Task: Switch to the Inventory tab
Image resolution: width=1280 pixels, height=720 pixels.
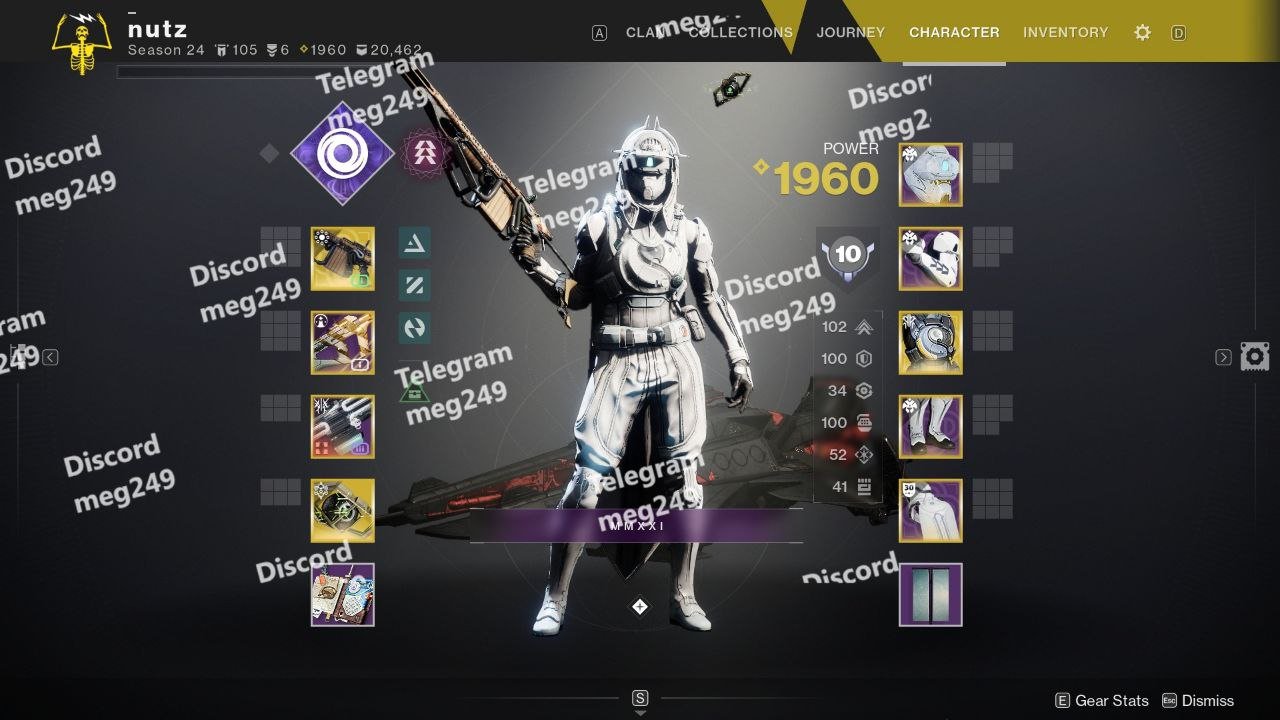Action: click(x=1065, y=32)
